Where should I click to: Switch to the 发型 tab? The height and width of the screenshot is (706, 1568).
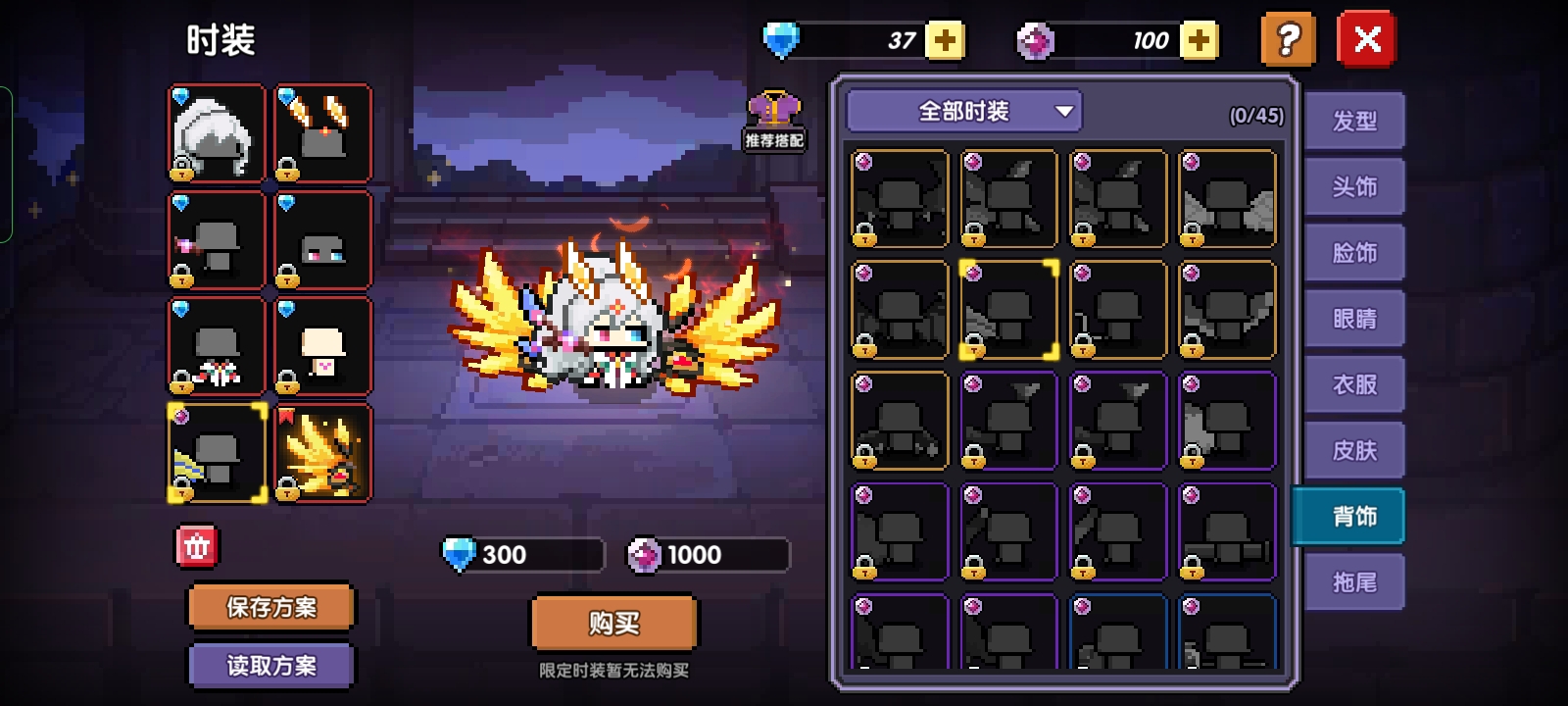(x=1354, y=122)
